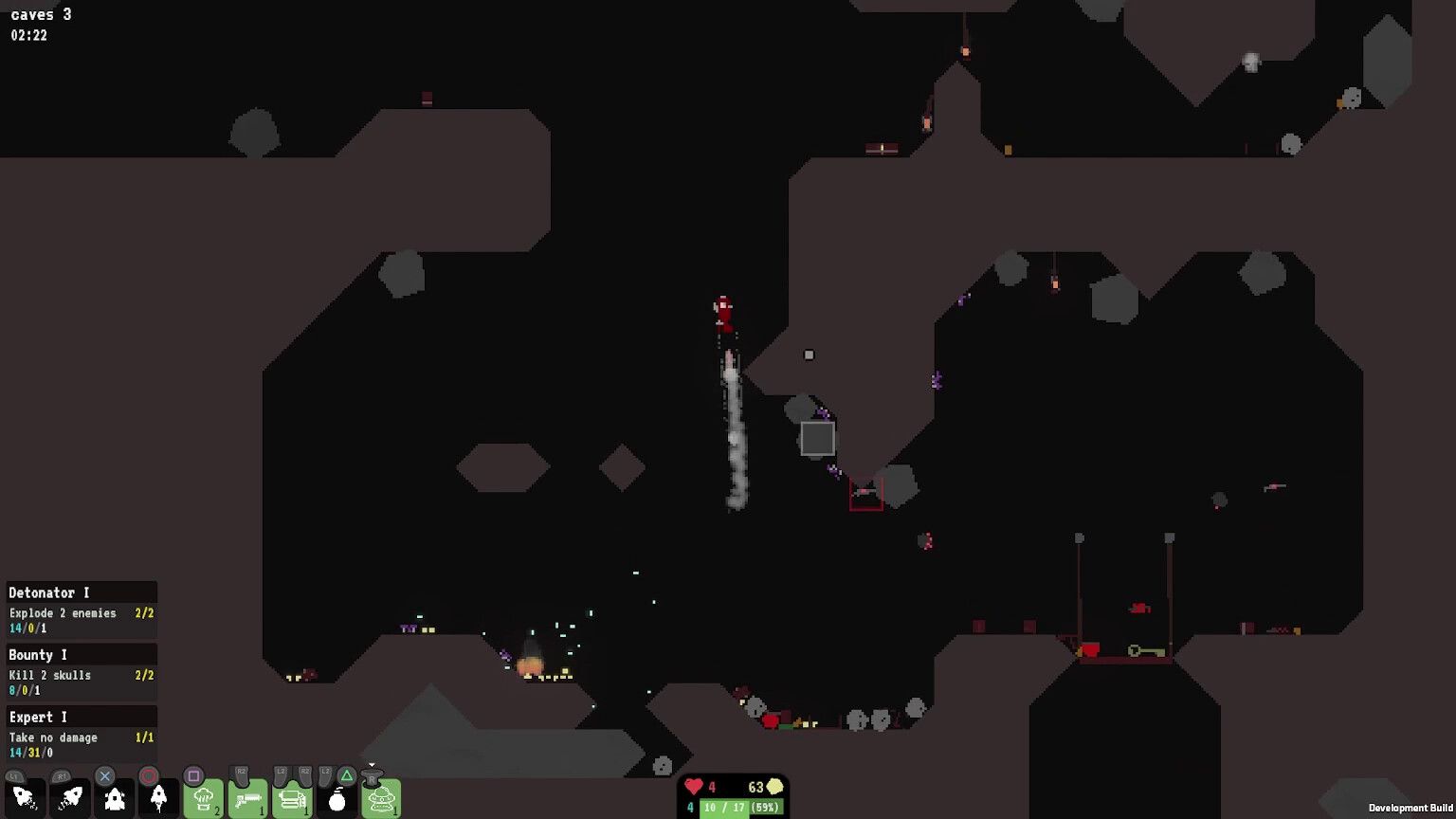This screenshot has height=819, width=1456.
Task: Click the red heart health icon
Action: point(693,787)
